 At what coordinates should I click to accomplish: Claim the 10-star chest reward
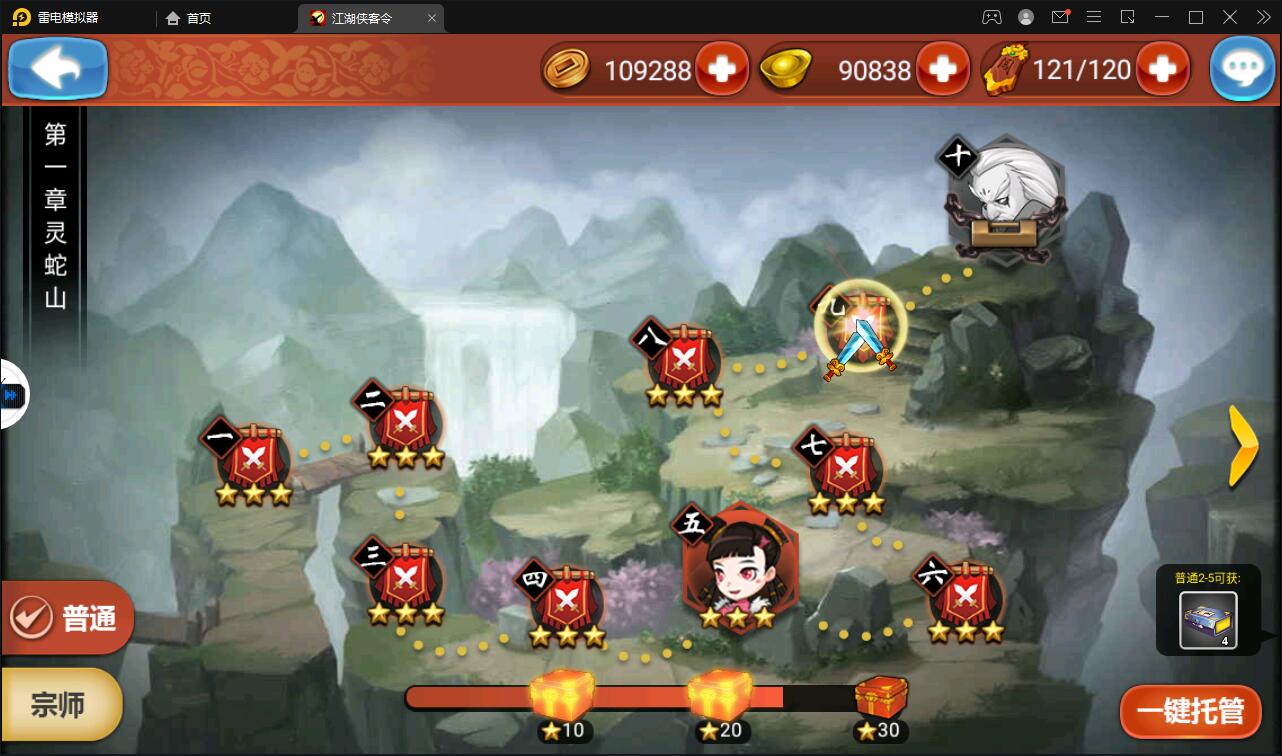pos(564,694)
